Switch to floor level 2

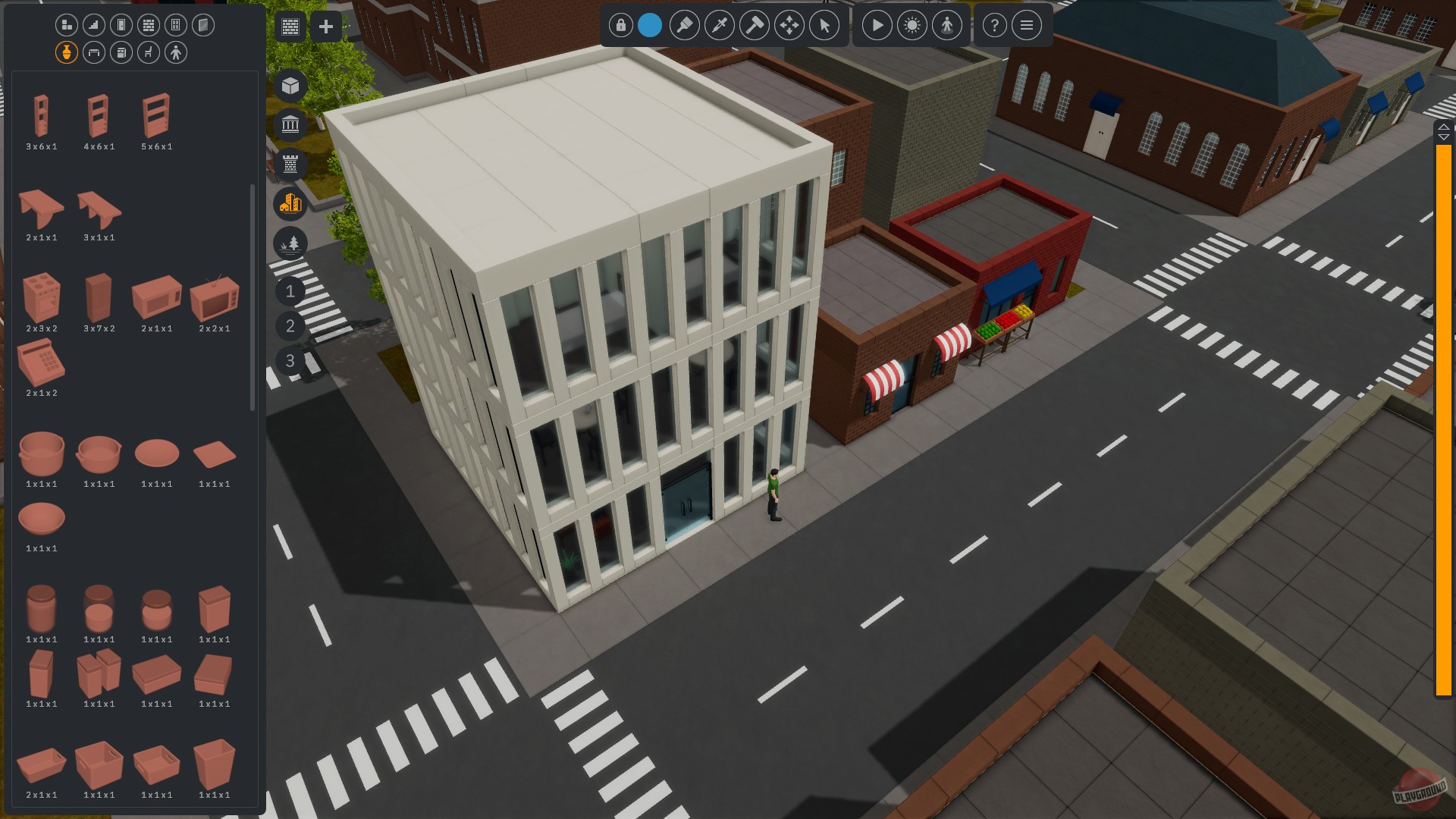tap(290, 326)
